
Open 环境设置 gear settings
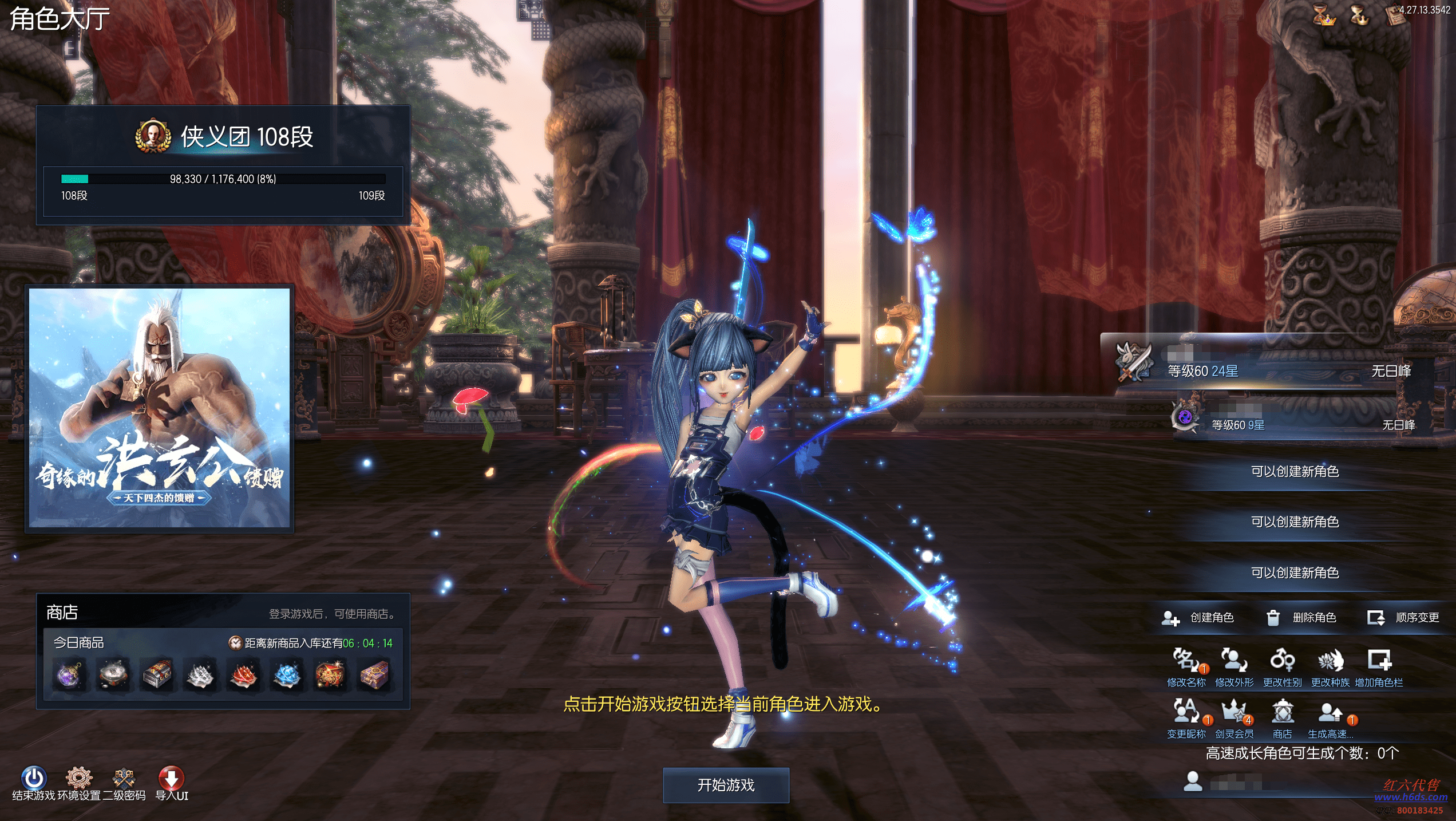pyautogui.click(x=79, y=779)
